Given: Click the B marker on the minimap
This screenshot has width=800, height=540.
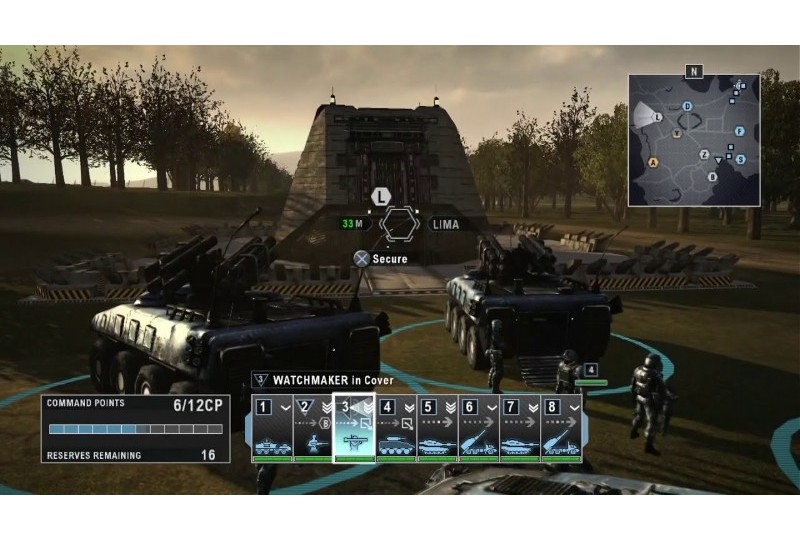Looking at the screenshot, I should (712, 177).
